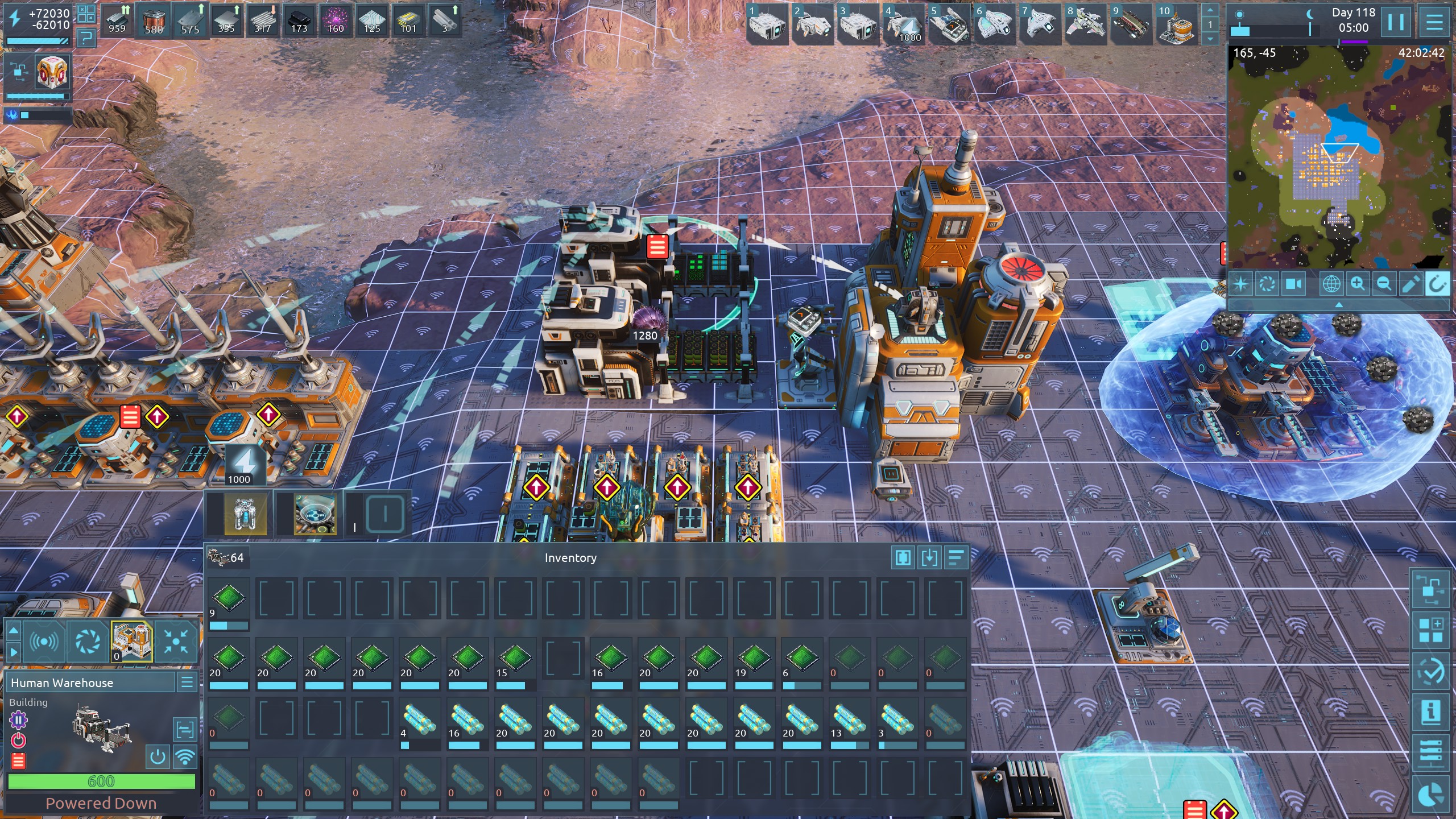Click the globe icon under the minimap

[1331, 283]
